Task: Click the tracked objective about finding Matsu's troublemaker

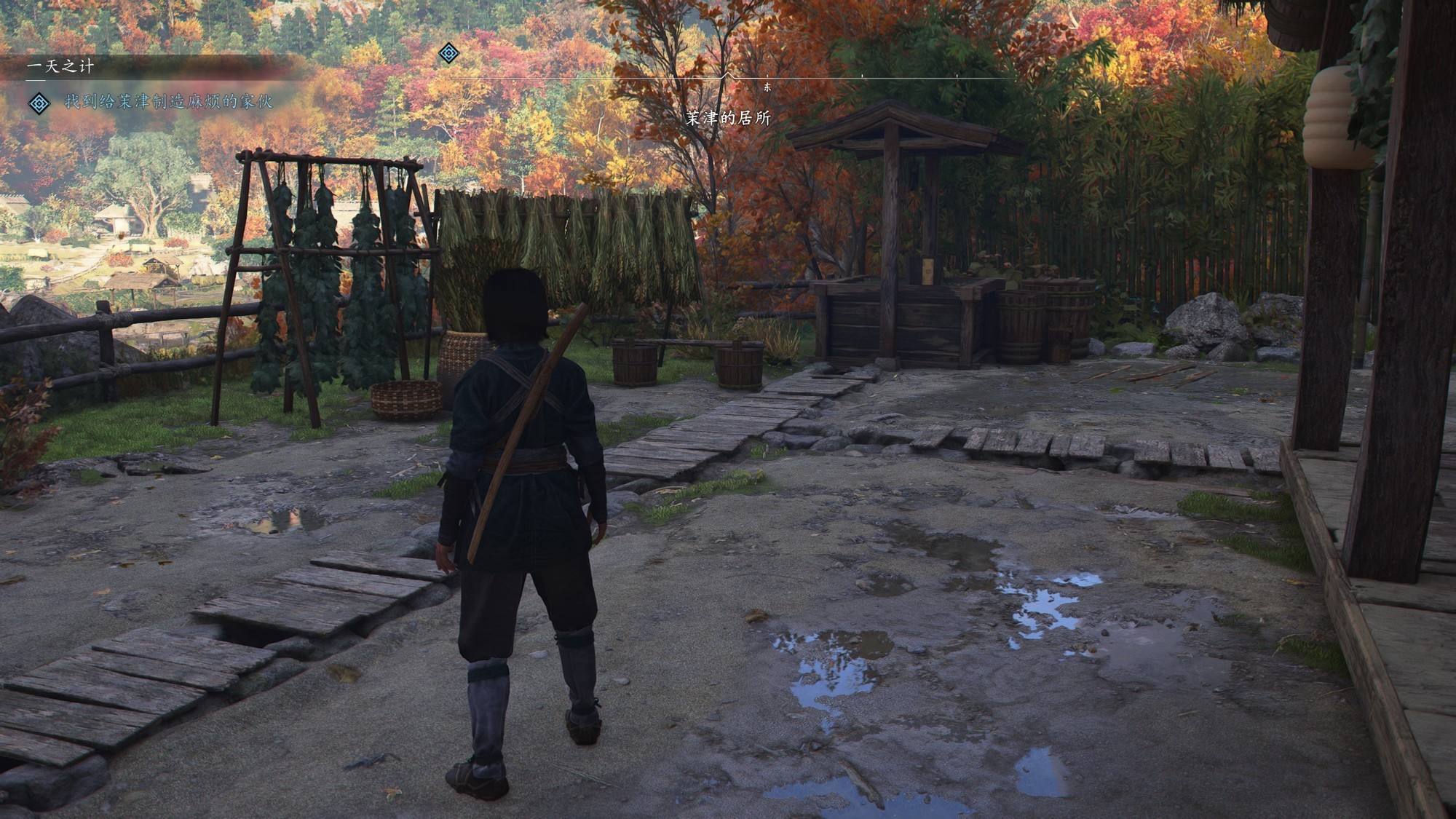Action: click(x=168, y=102)
